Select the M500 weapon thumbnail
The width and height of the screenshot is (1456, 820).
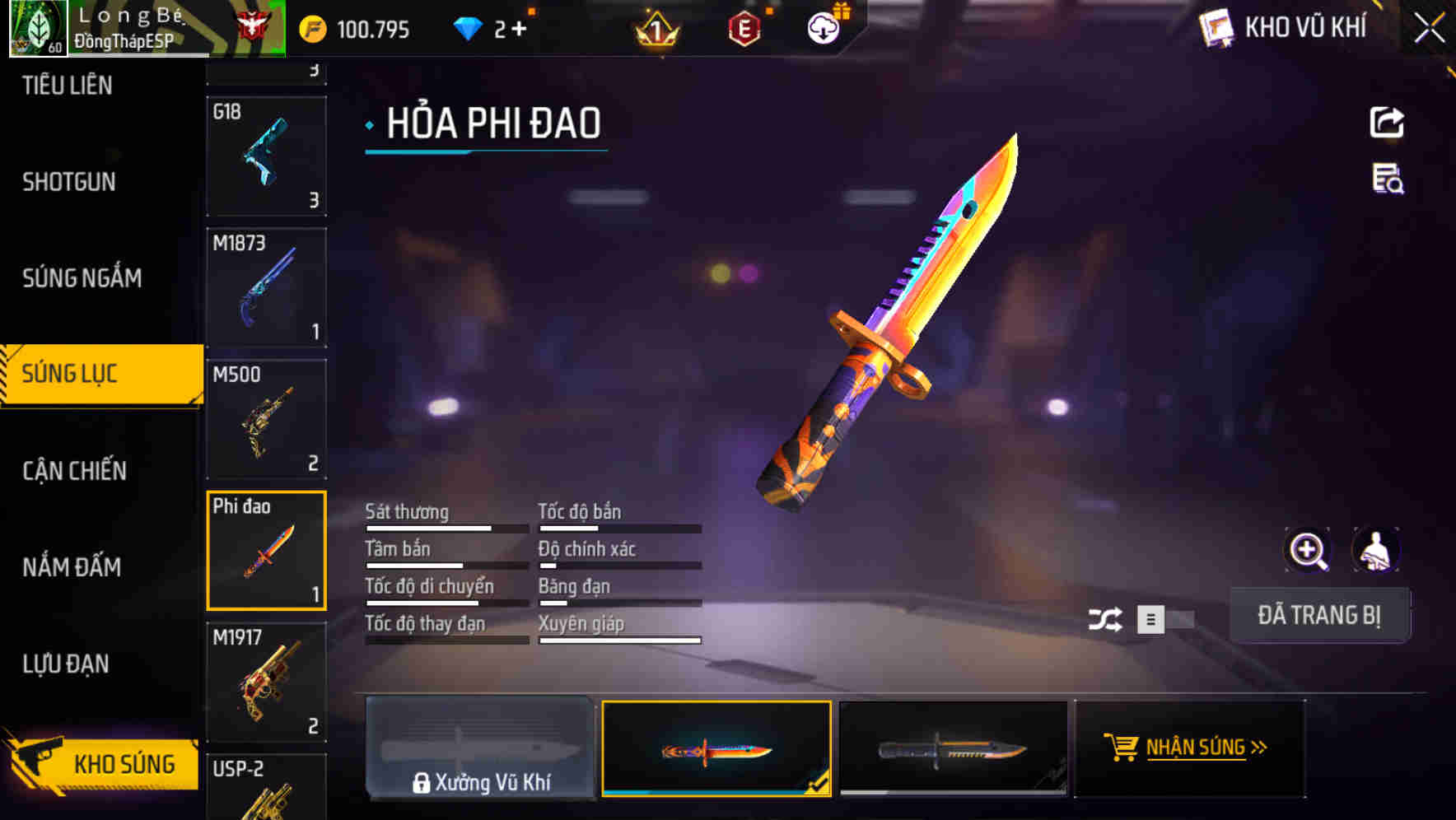point(266,418)
